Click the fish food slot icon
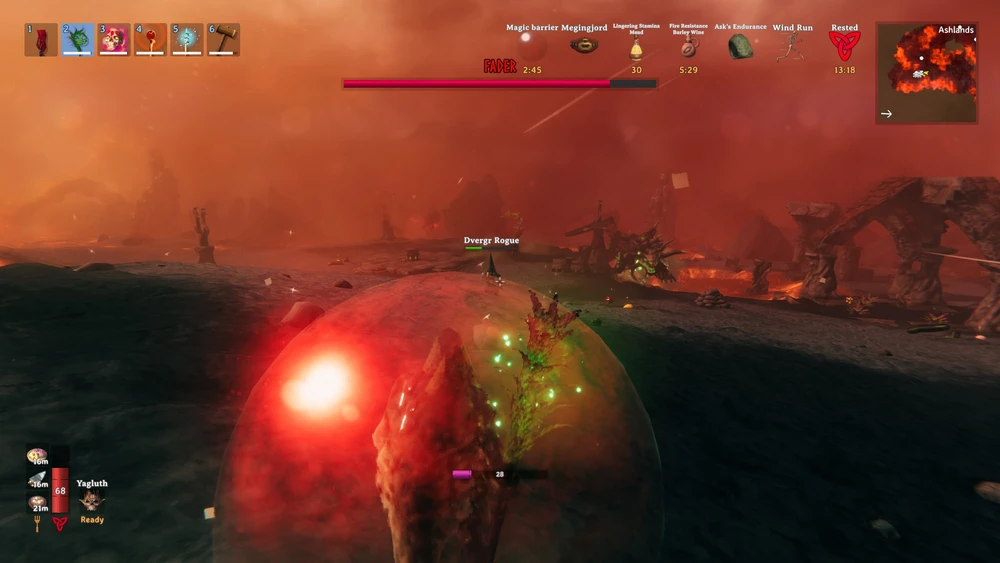 tap(38, 480)
